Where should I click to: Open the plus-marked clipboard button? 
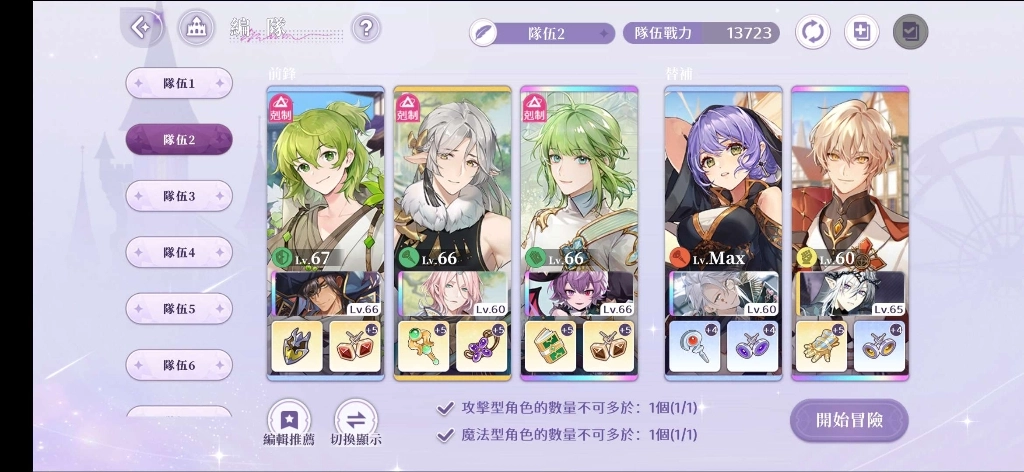pos(861,32)
